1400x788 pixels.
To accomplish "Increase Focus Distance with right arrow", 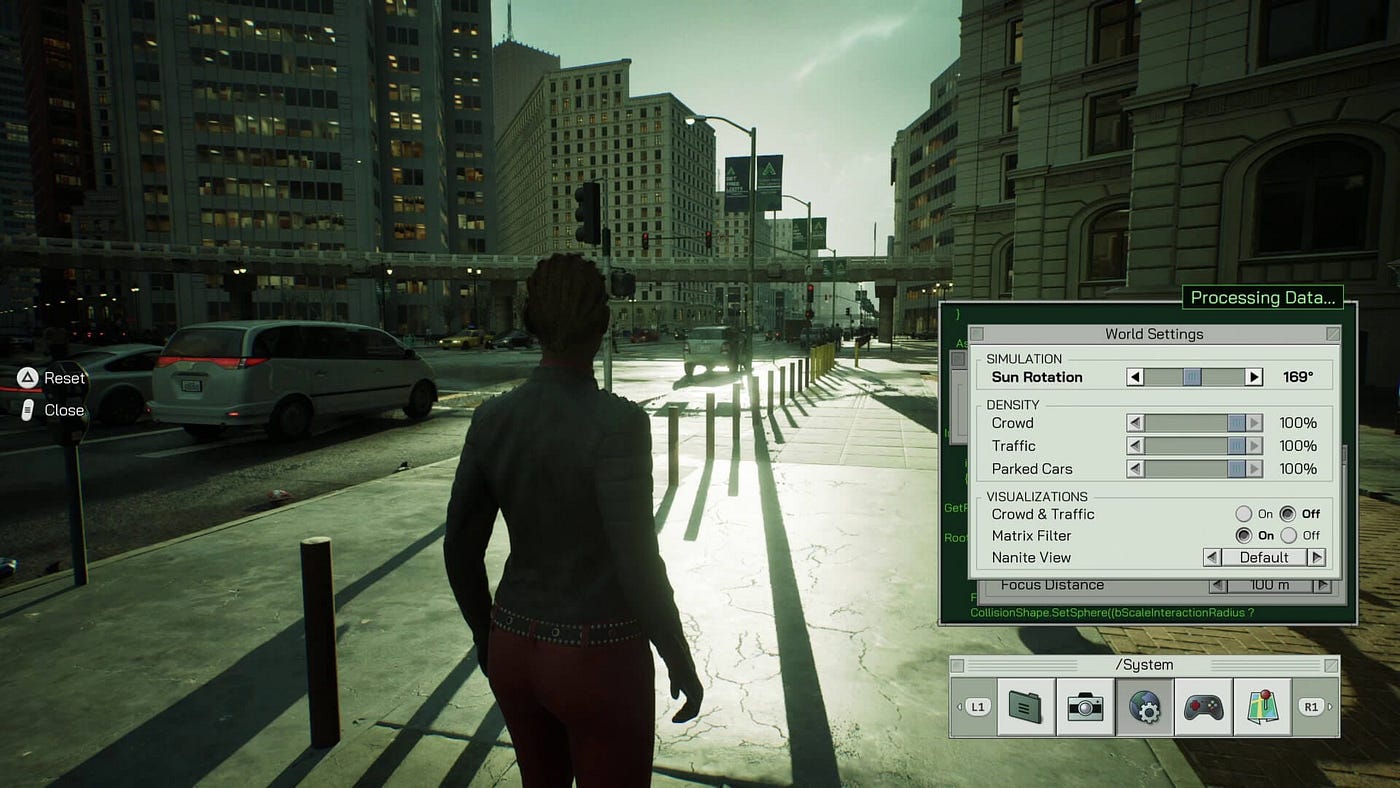I will [1322, 586].
